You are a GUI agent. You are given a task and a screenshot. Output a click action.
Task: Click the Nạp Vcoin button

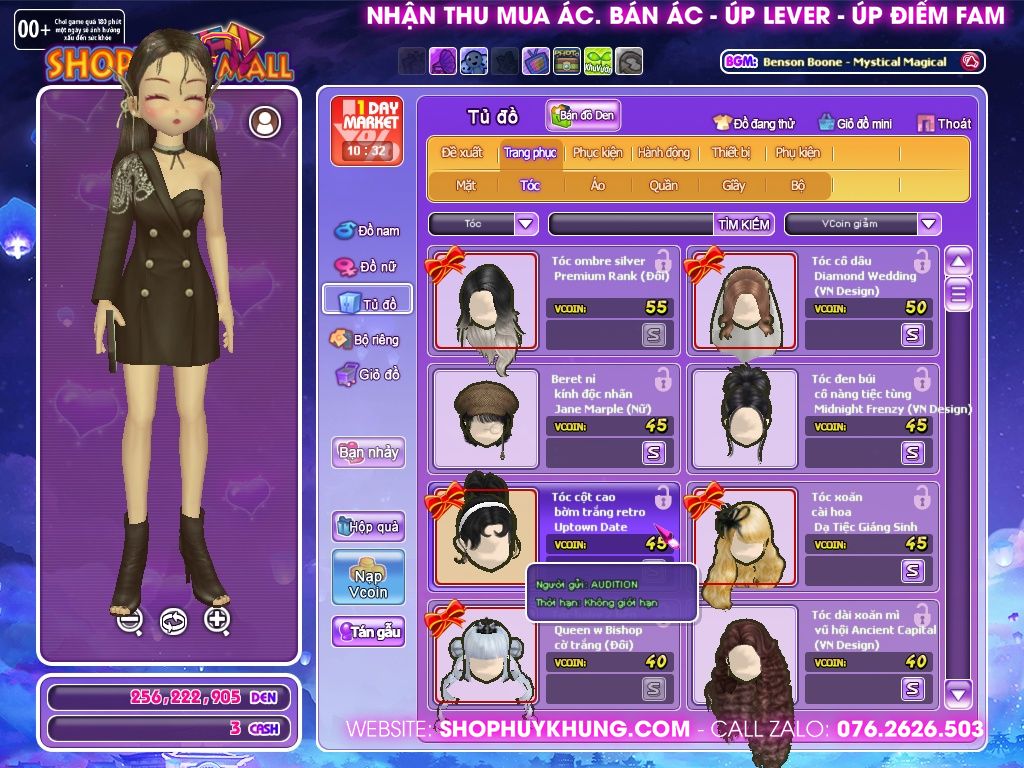click(368, 577)
